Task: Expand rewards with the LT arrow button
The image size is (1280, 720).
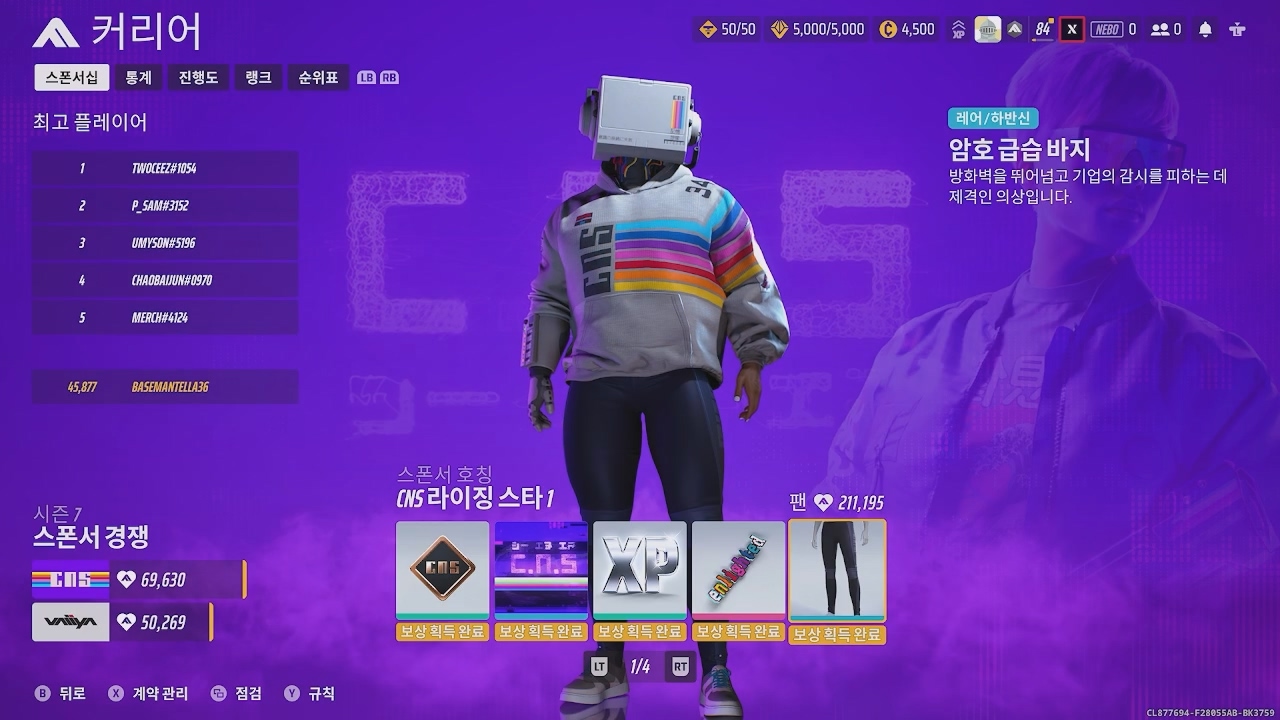Action: 598,665
